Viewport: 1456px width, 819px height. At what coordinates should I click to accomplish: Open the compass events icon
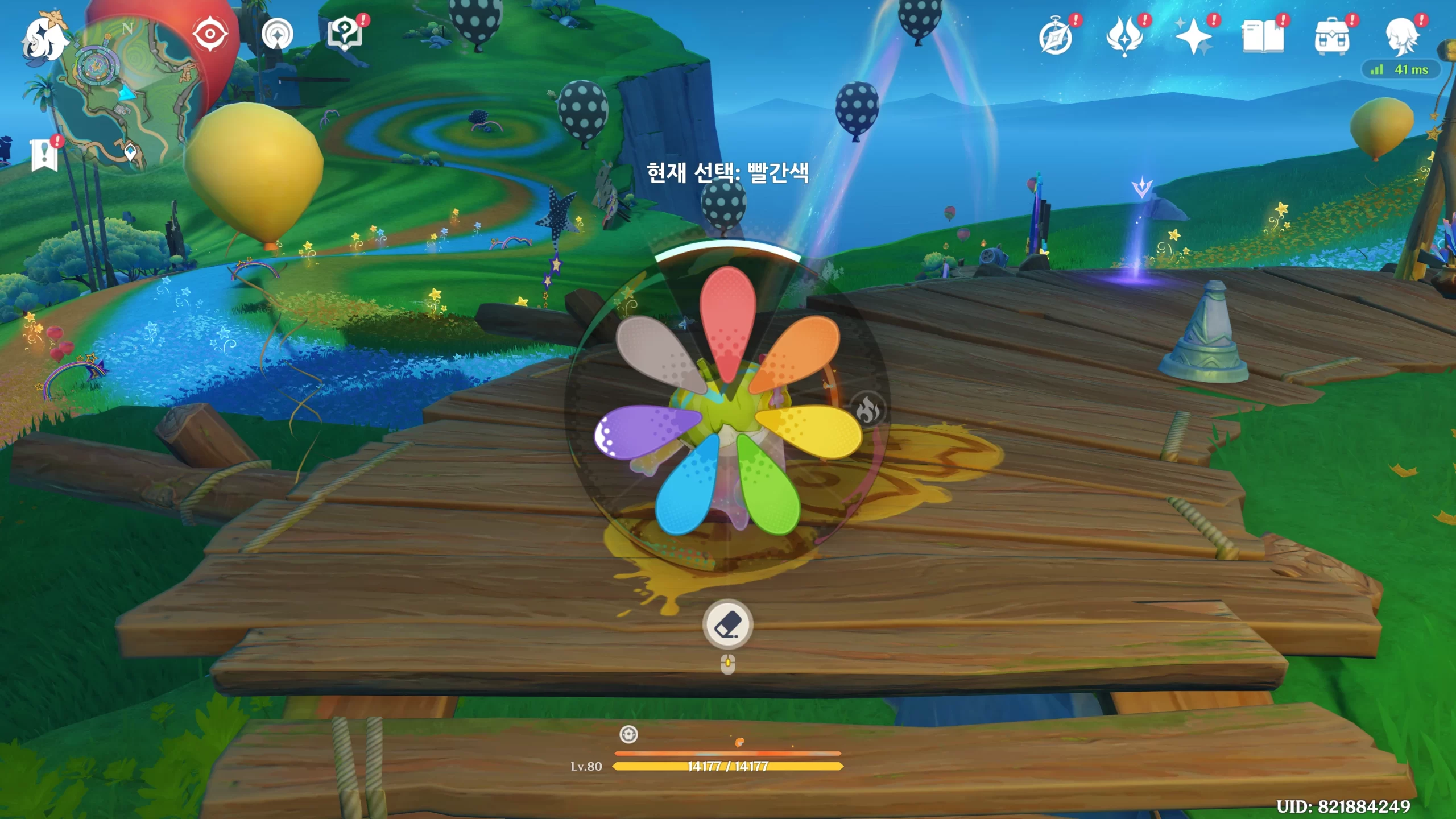point(1056,38)
